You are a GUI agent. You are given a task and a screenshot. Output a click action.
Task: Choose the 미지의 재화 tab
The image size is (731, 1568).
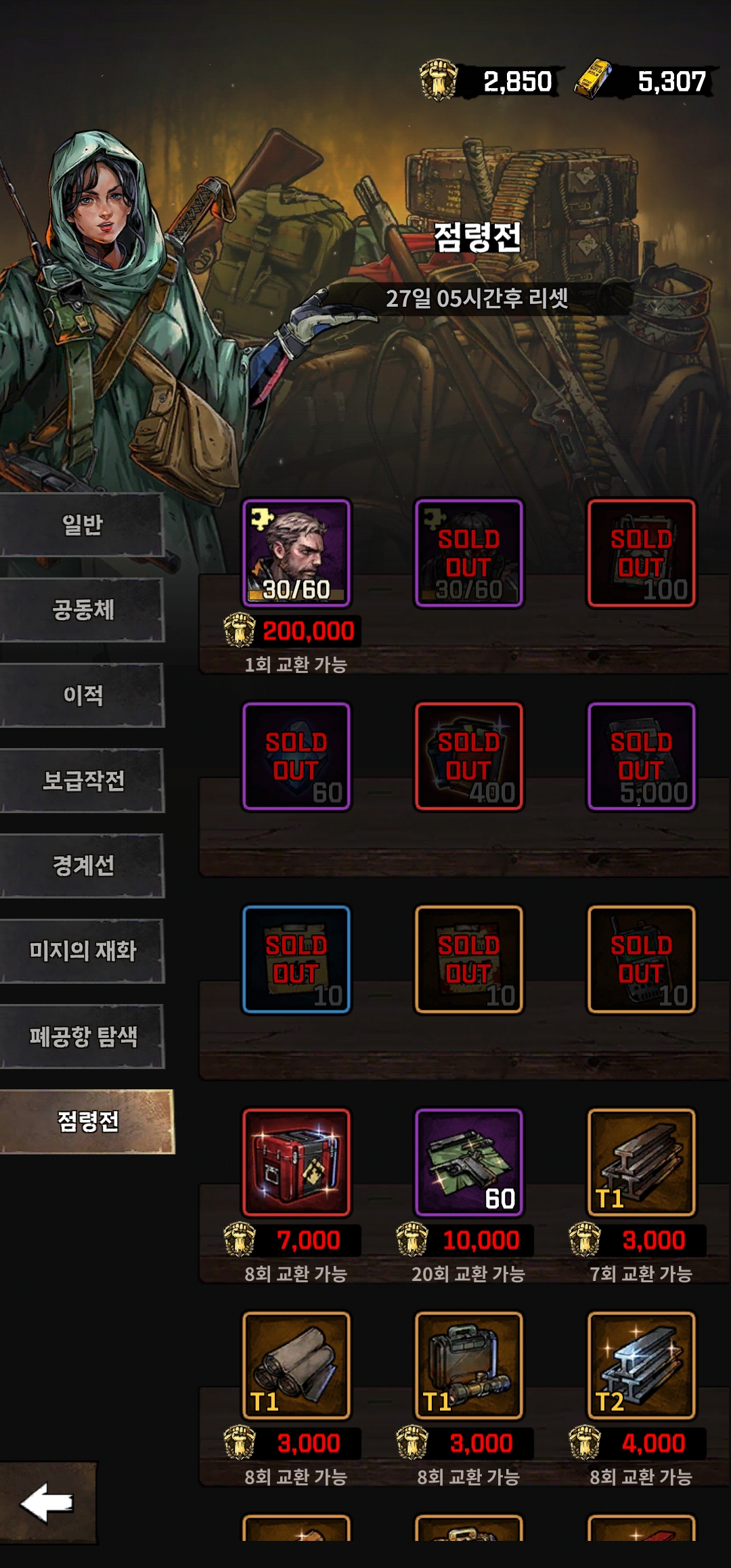82,951
